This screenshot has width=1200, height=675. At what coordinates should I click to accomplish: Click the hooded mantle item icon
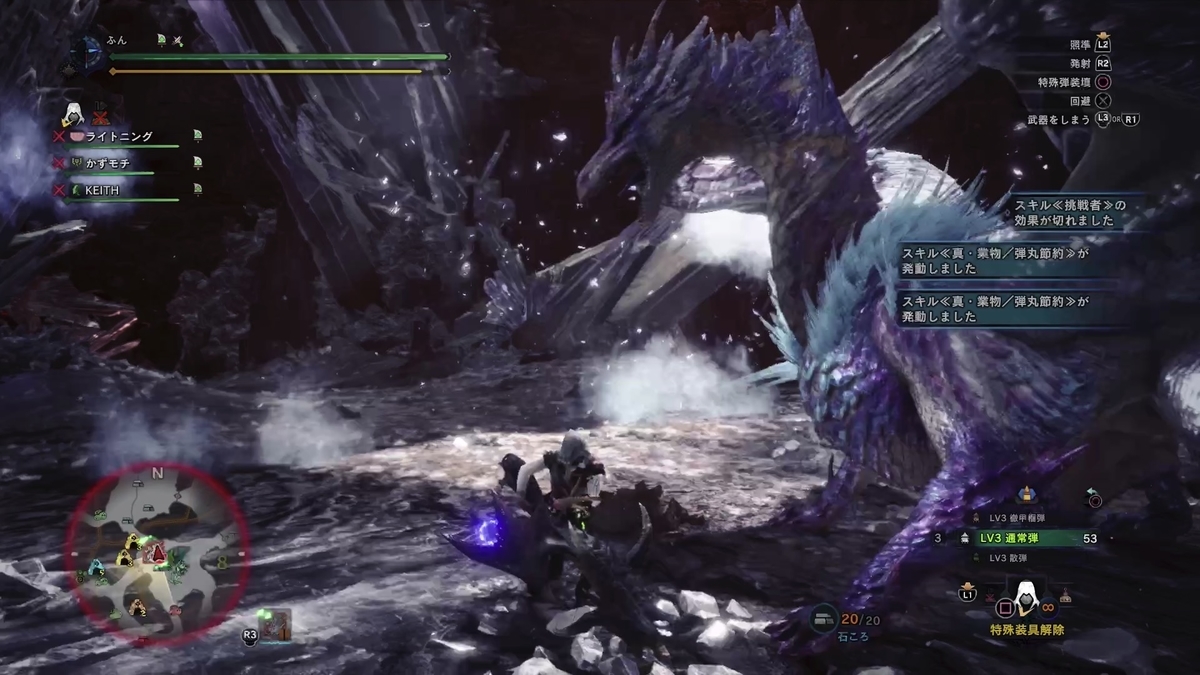[1020, 598]
